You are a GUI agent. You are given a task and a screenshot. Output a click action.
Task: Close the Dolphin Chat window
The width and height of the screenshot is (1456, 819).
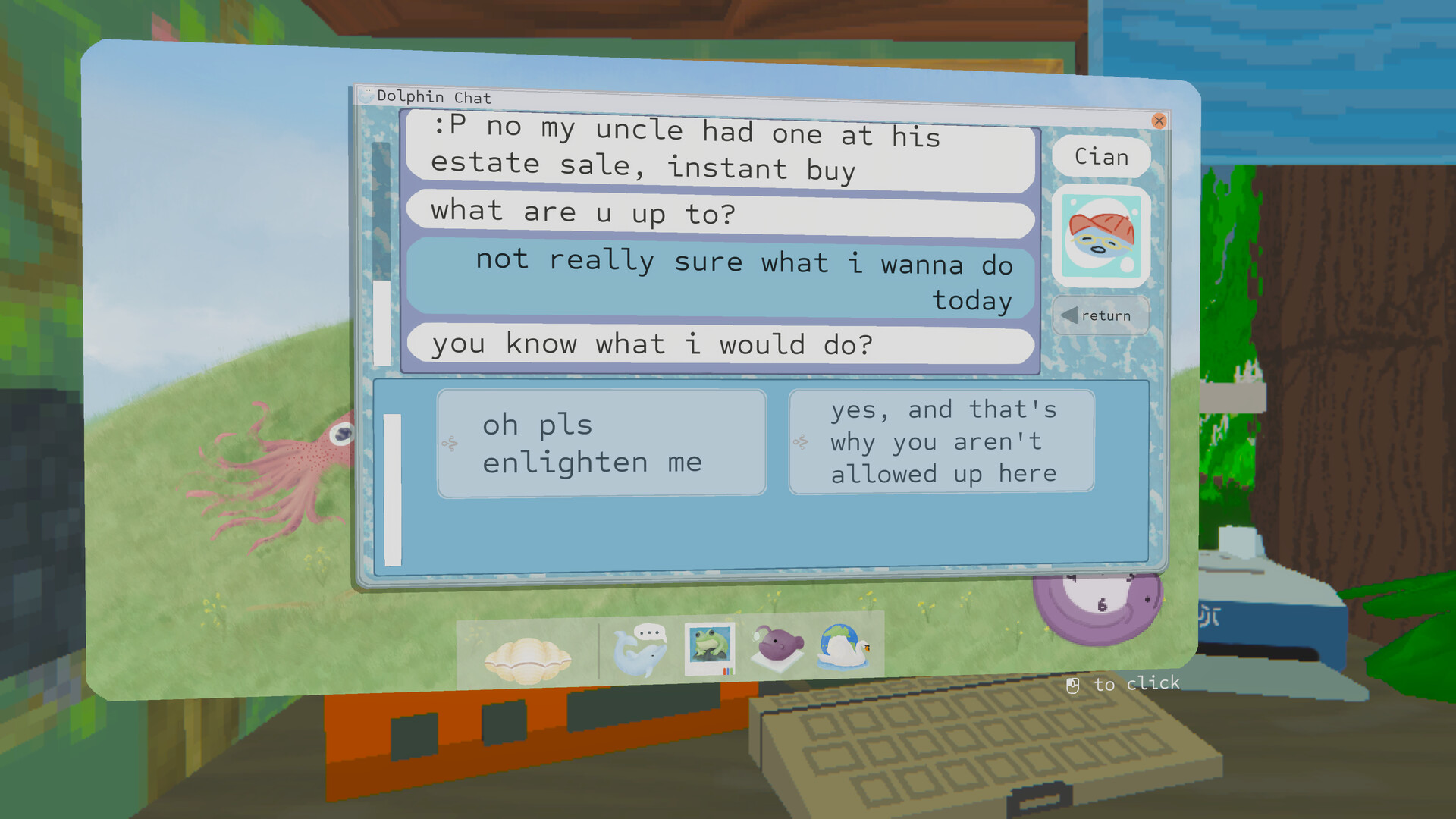(1159, 121)
